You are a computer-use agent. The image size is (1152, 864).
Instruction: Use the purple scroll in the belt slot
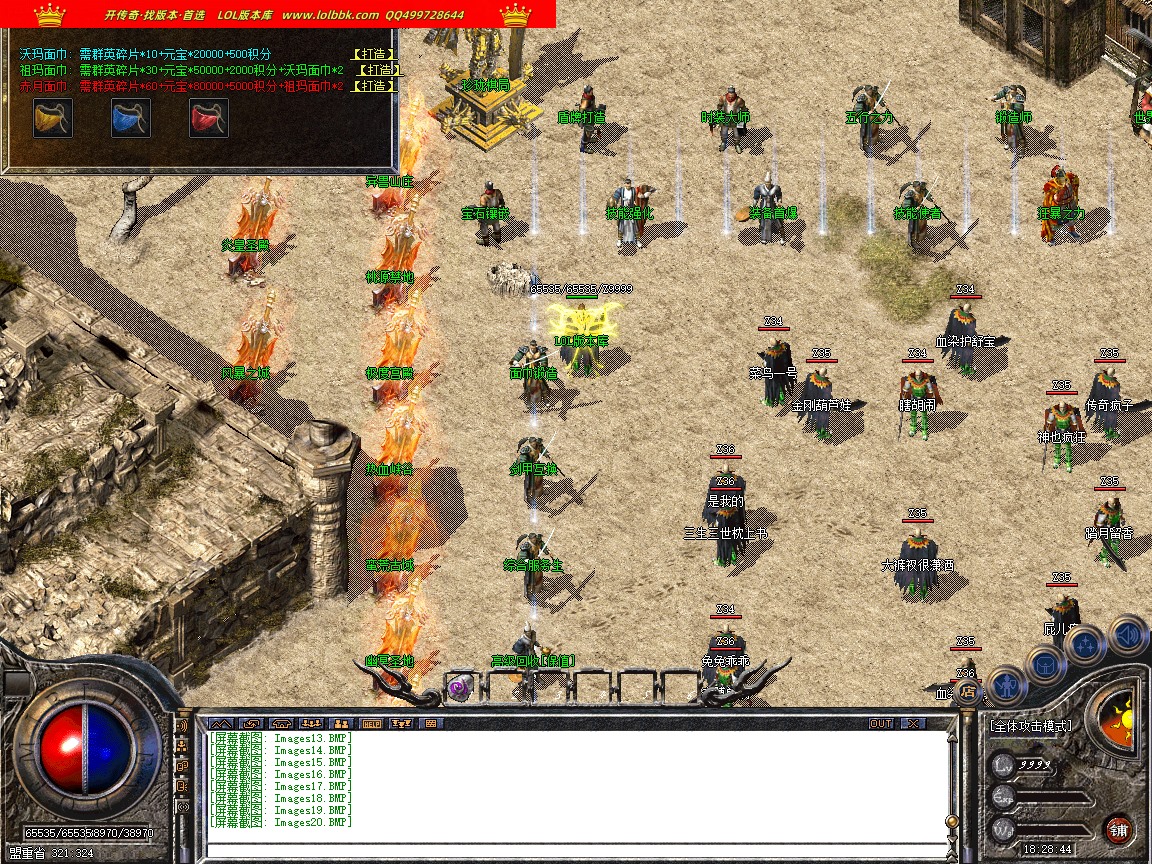459,687
